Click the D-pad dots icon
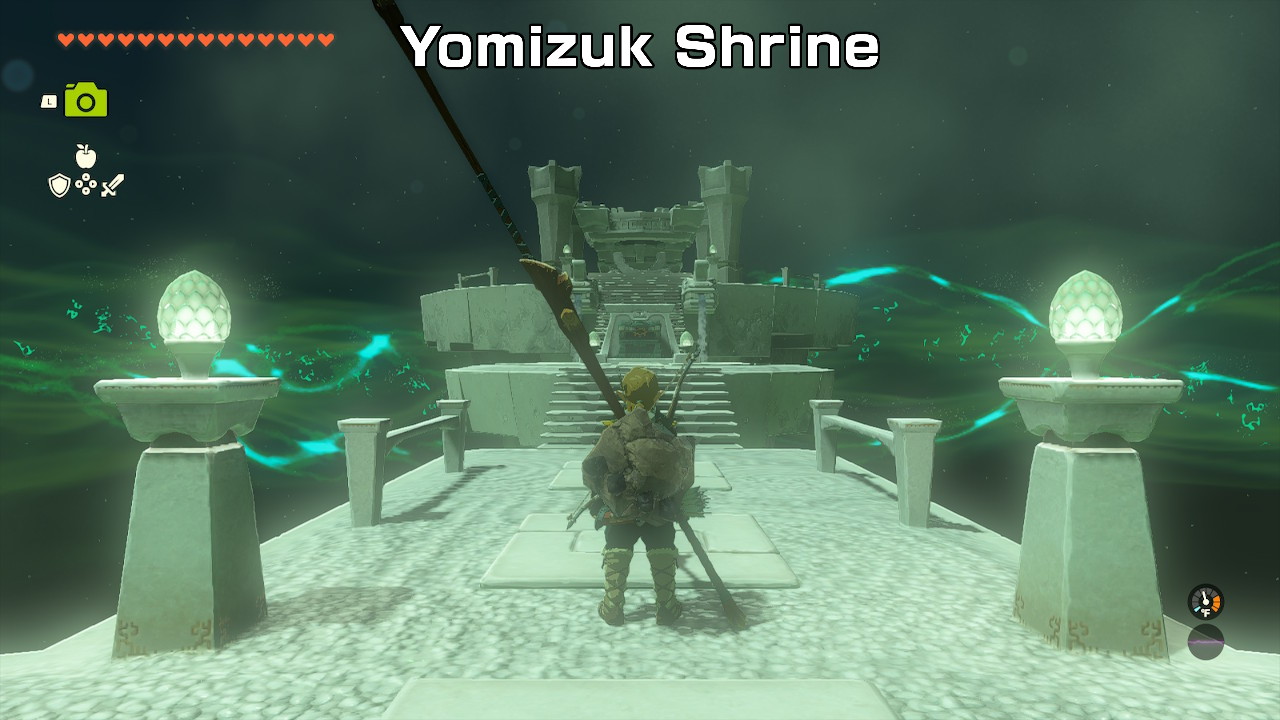 click(87, 183)
